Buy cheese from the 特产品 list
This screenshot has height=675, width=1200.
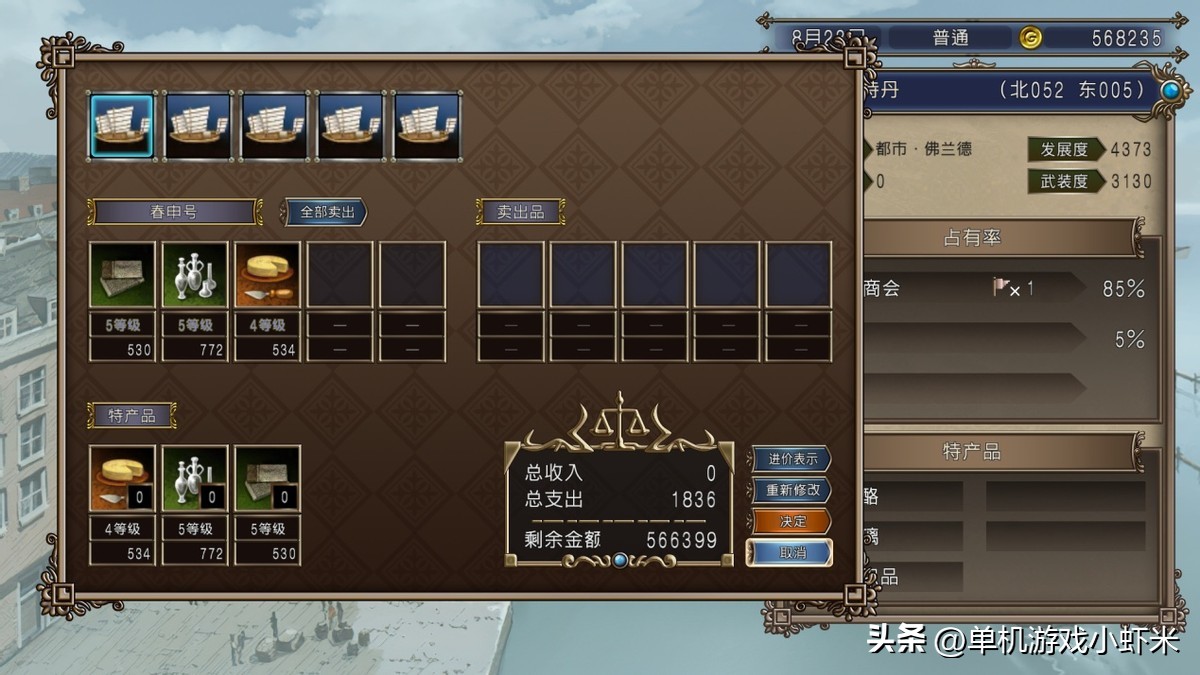click(122, 478)
